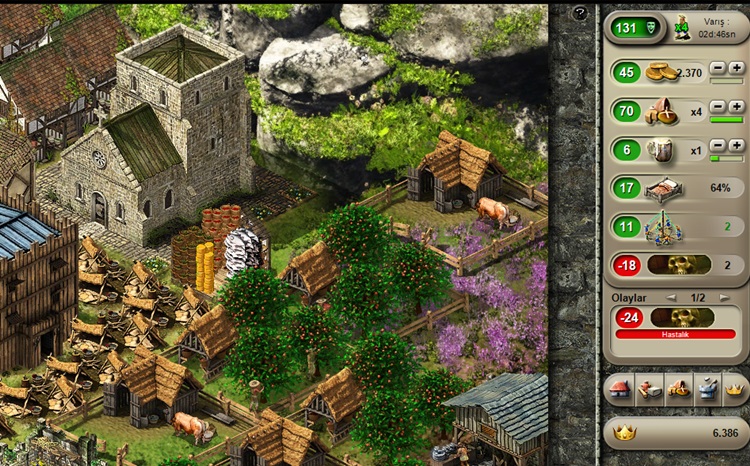750x466 pixels.
Task: Lower the ale rations level
Action: [x=718, y=145]
